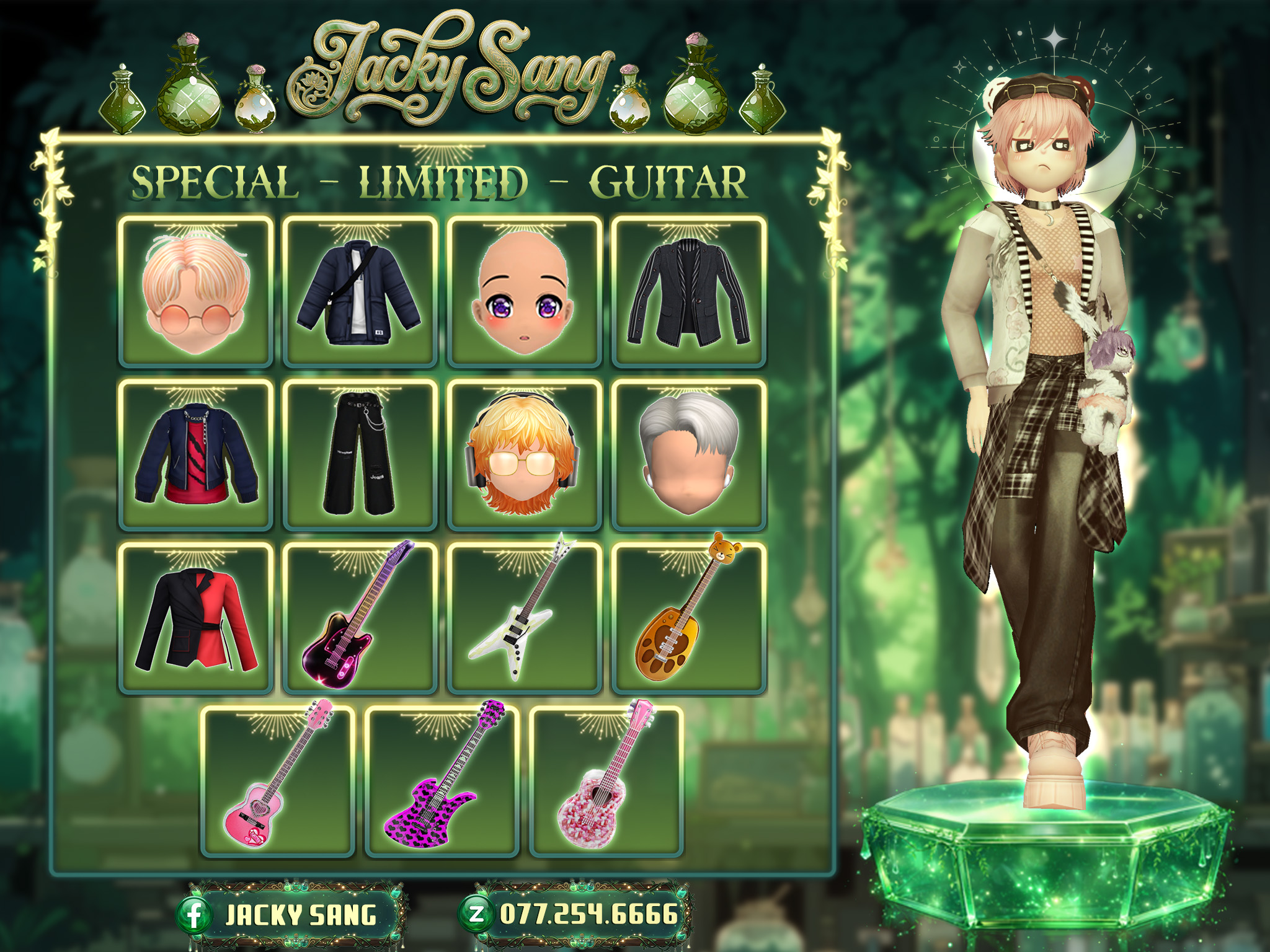1270x952 pixels.
Task: Select the half black half red blazer
Action: click(x=195, y=619)
